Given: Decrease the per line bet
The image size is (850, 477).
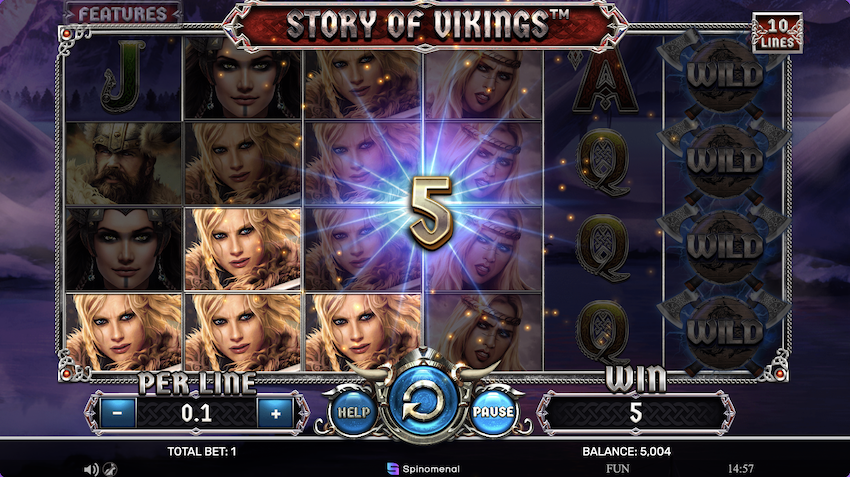Looking at the screenshot, I should click(118, 412).
